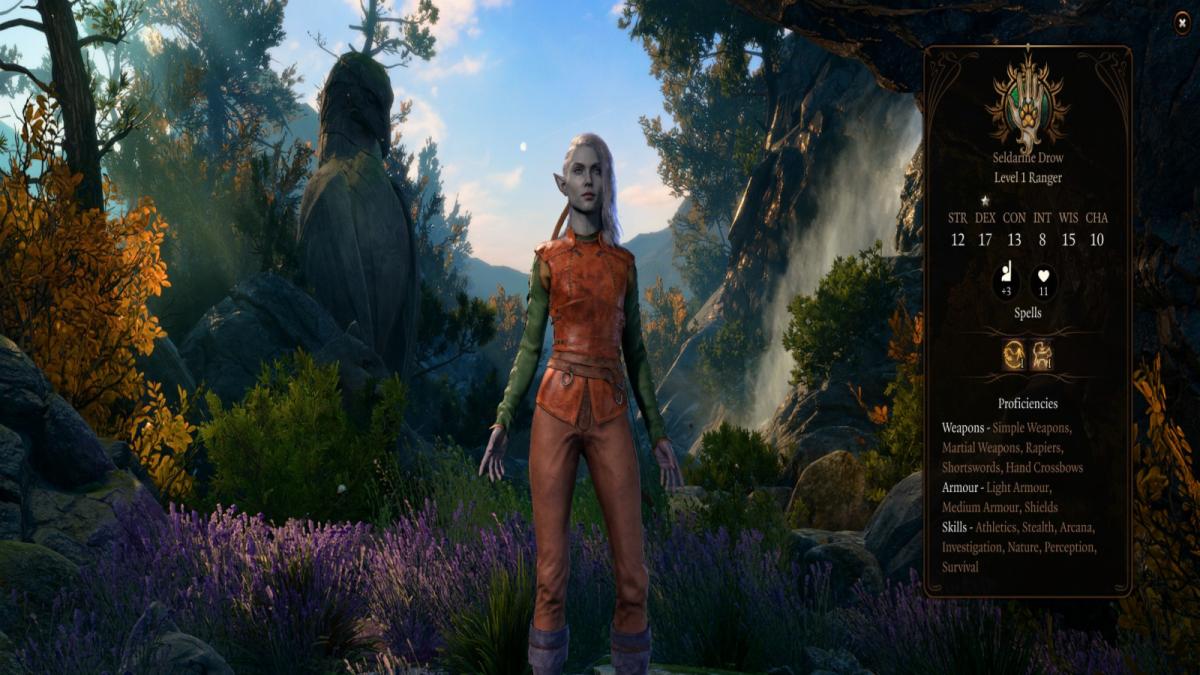Image resolution: width=1200 pixels, height=675 pixels.
Task: Close the character summary with the X button
Action: click(x=1183, y=20)
